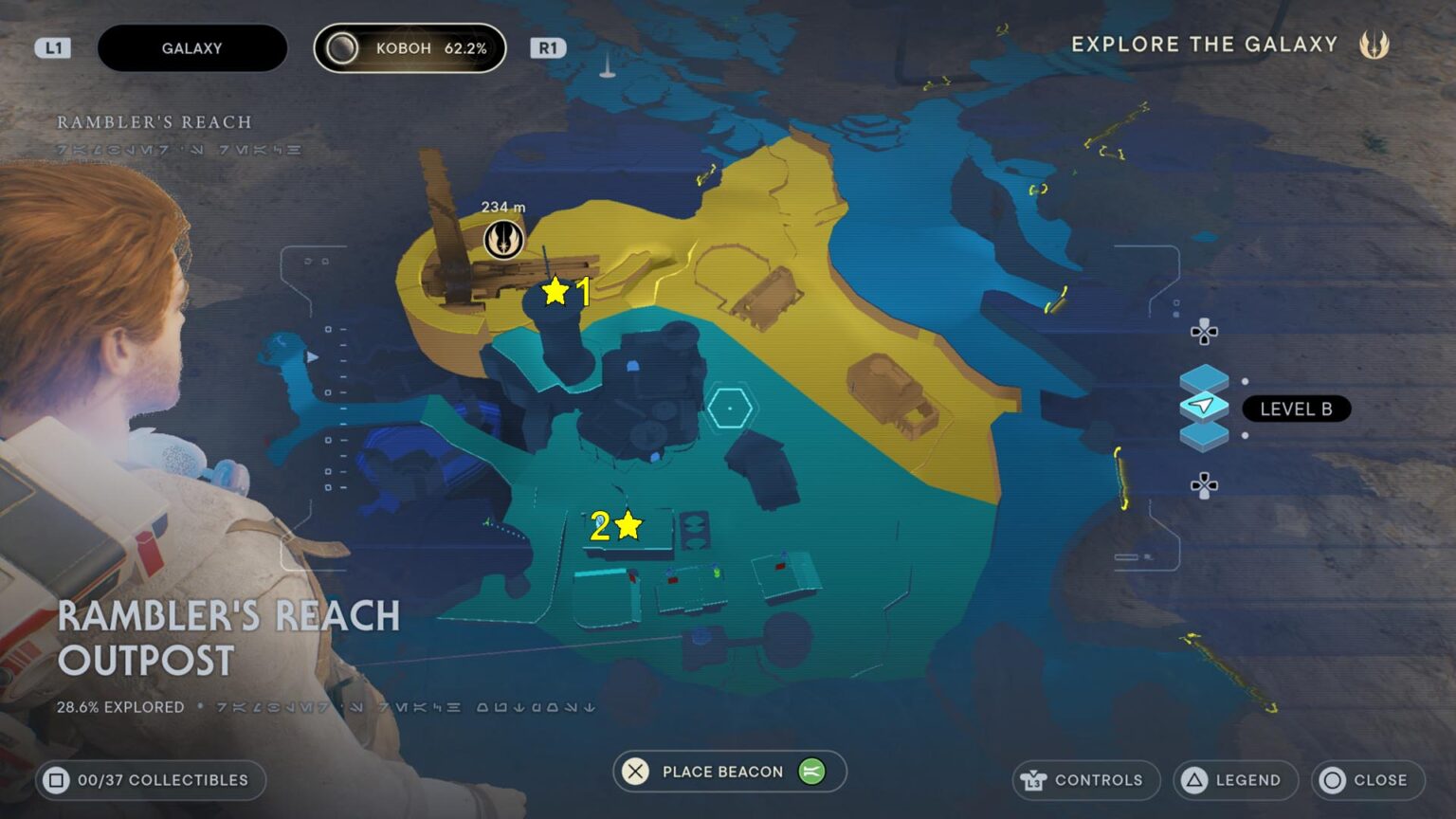
Task: Select the KOBOH planet tab
Action: pyautogui.click(x=409, y=47)
